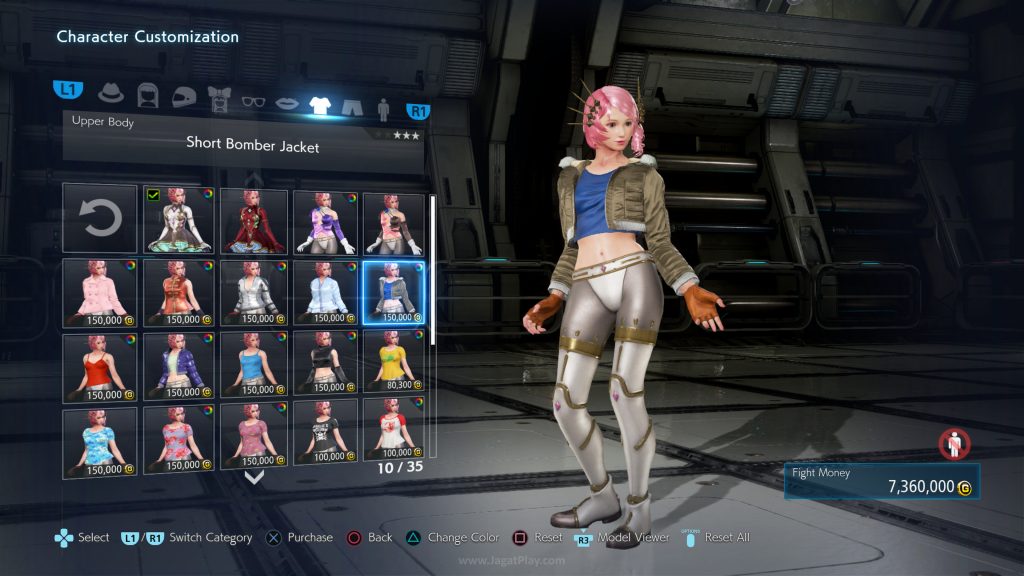1024x576 pixels.
Task: Open the lips category tab
Action: [287, 102]
